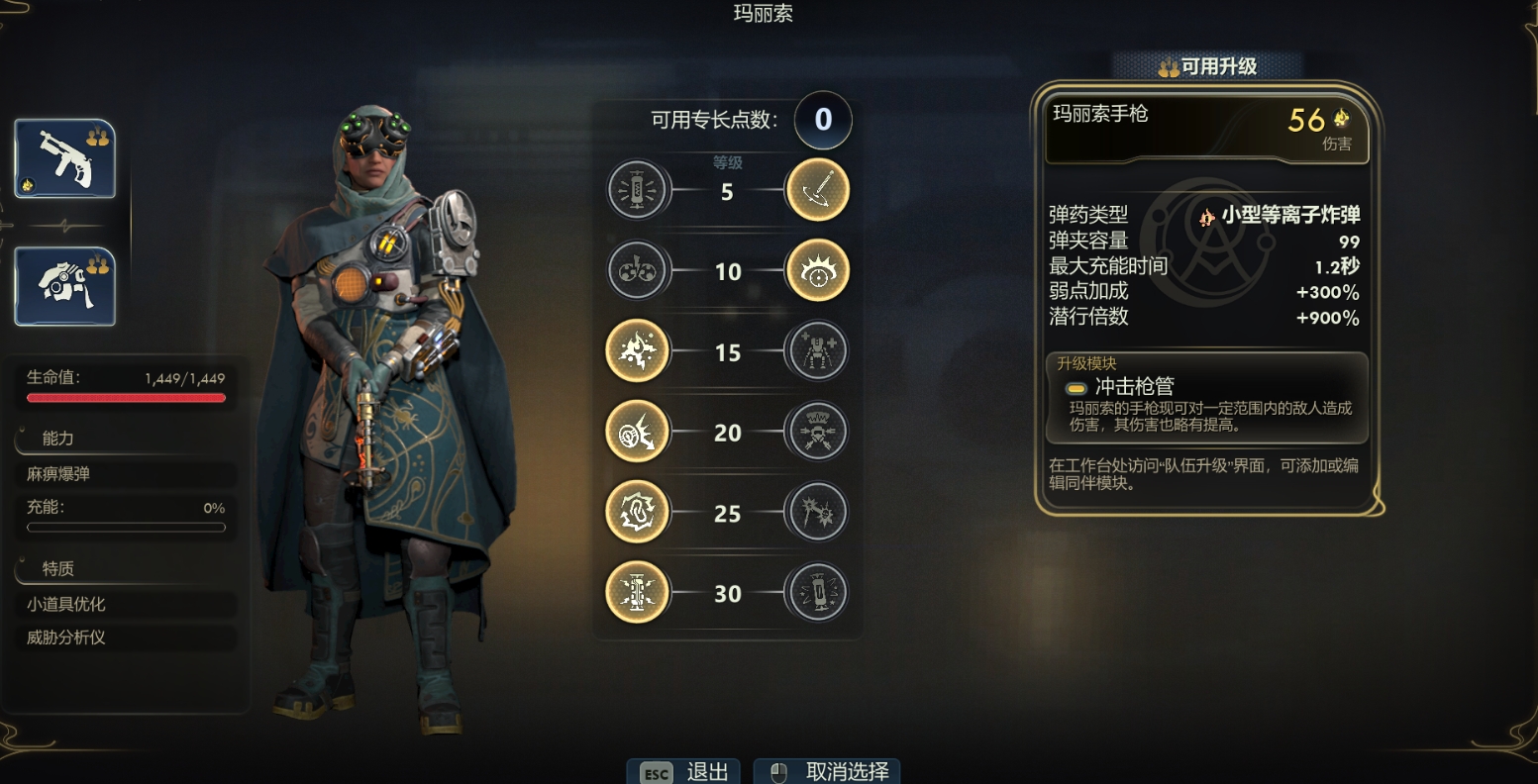View the 威胁分析仪 trait entry
This screenshot has height=784, width=1538.
point(127,637)
